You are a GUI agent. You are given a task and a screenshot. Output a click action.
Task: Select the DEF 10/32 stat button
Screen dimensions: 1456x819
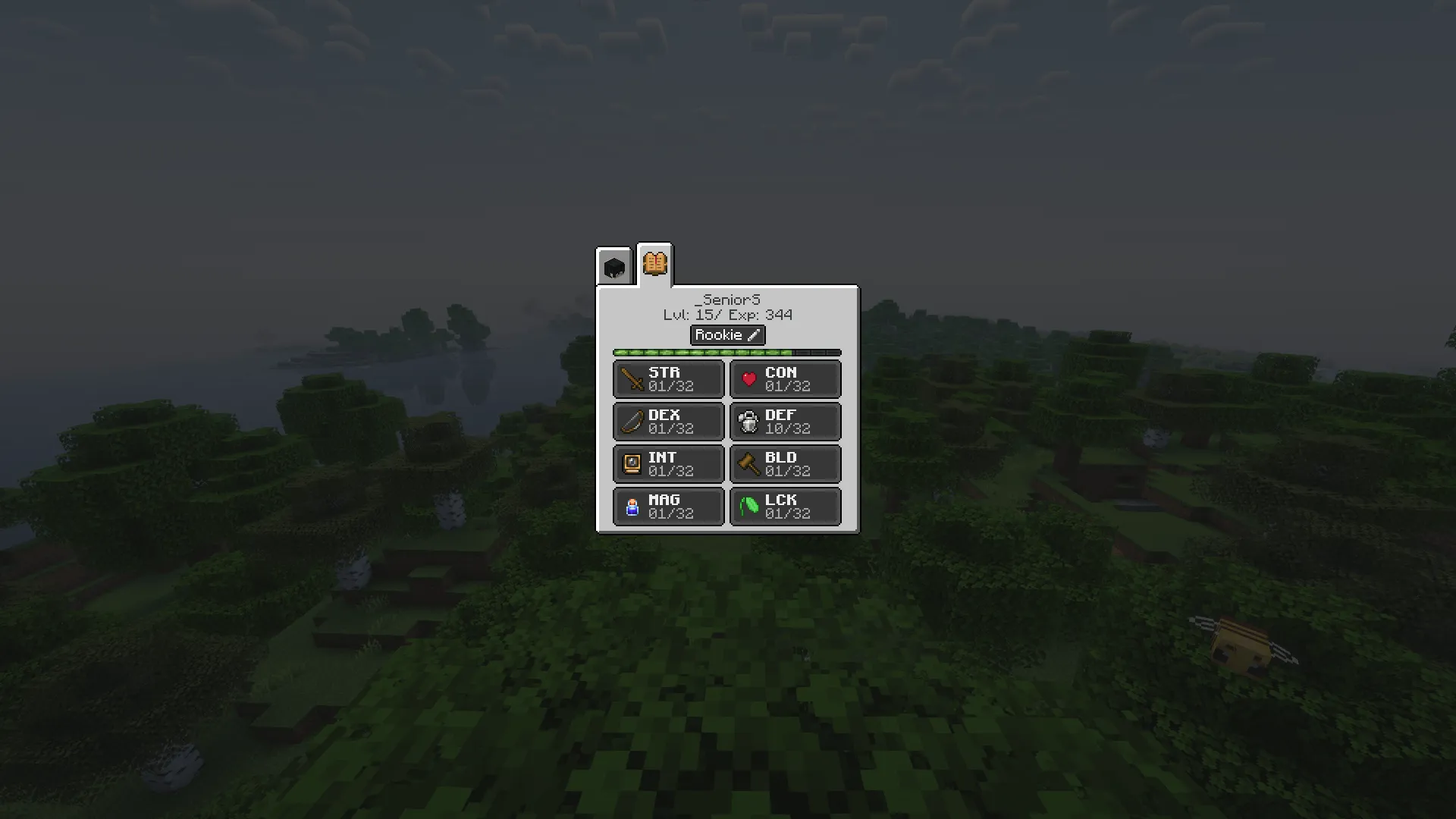click(785, 422)
